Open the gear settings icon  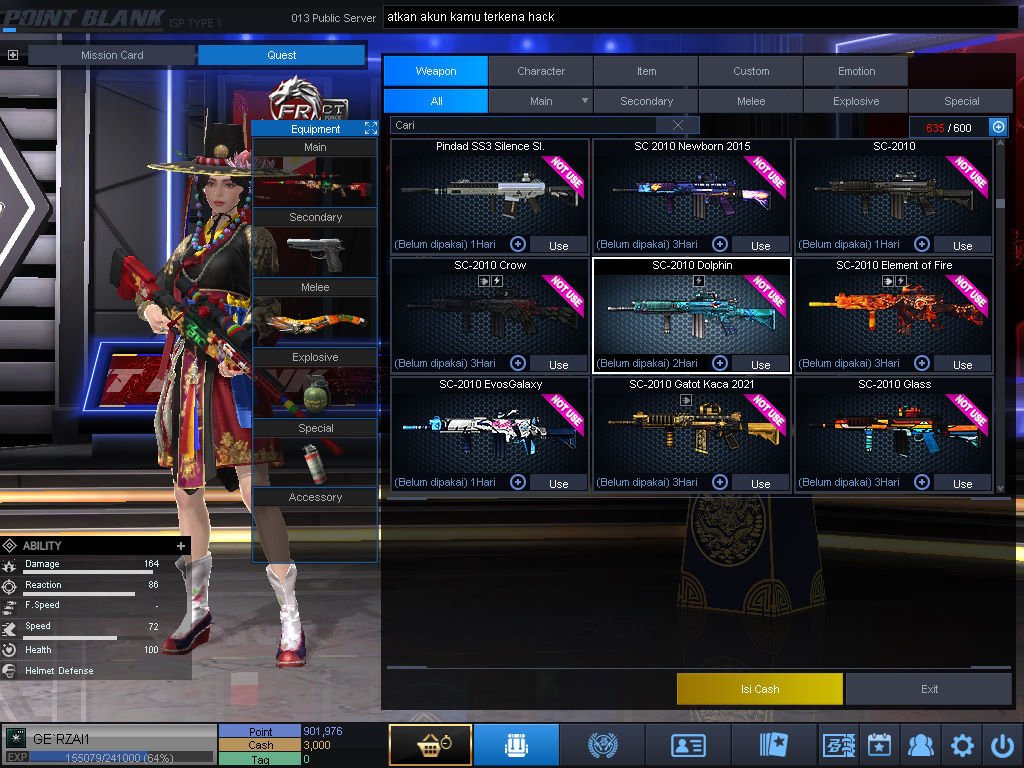[x=962, y=745]
